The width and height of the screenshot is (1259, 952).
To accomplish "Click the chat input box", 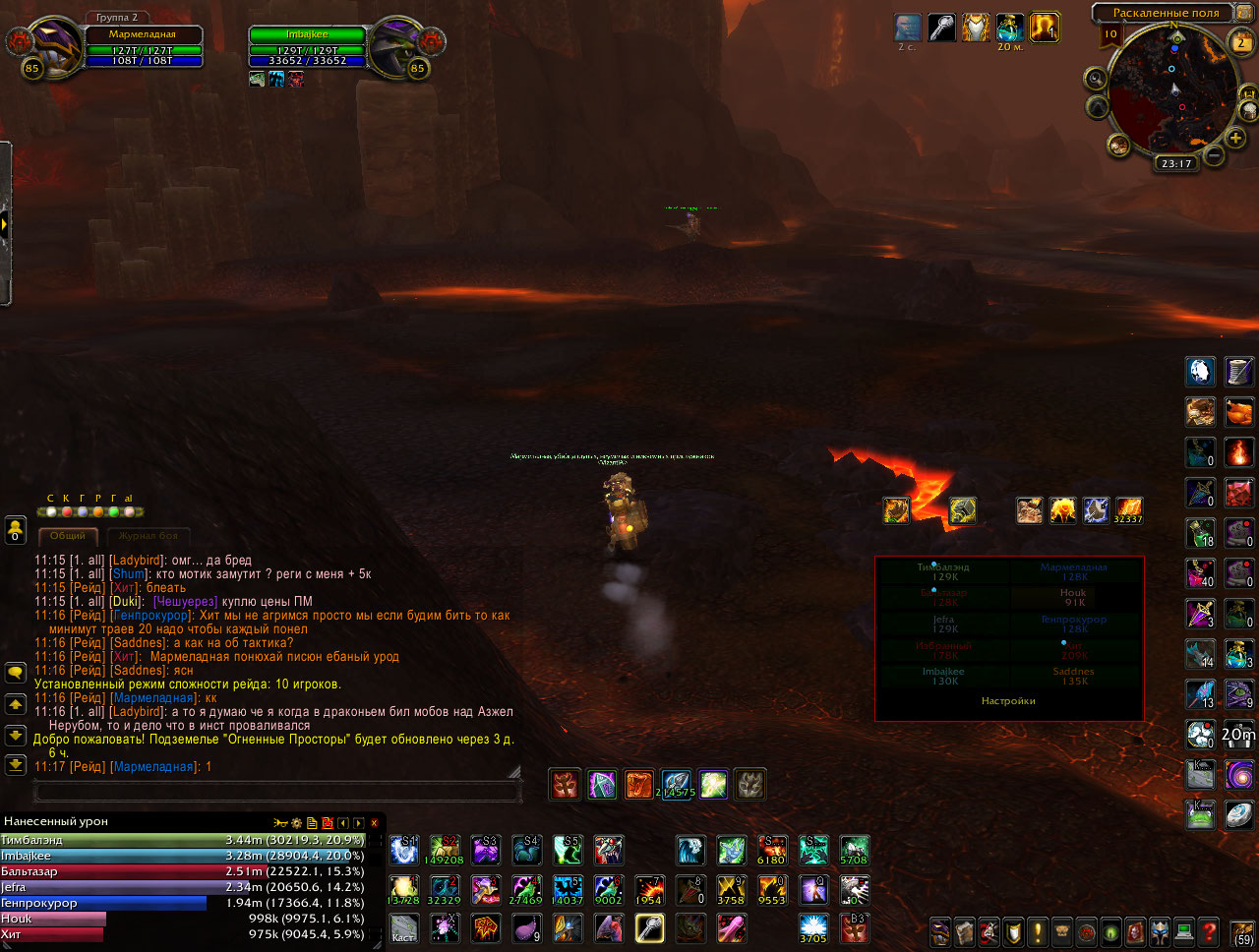I will tap(275, 791).
